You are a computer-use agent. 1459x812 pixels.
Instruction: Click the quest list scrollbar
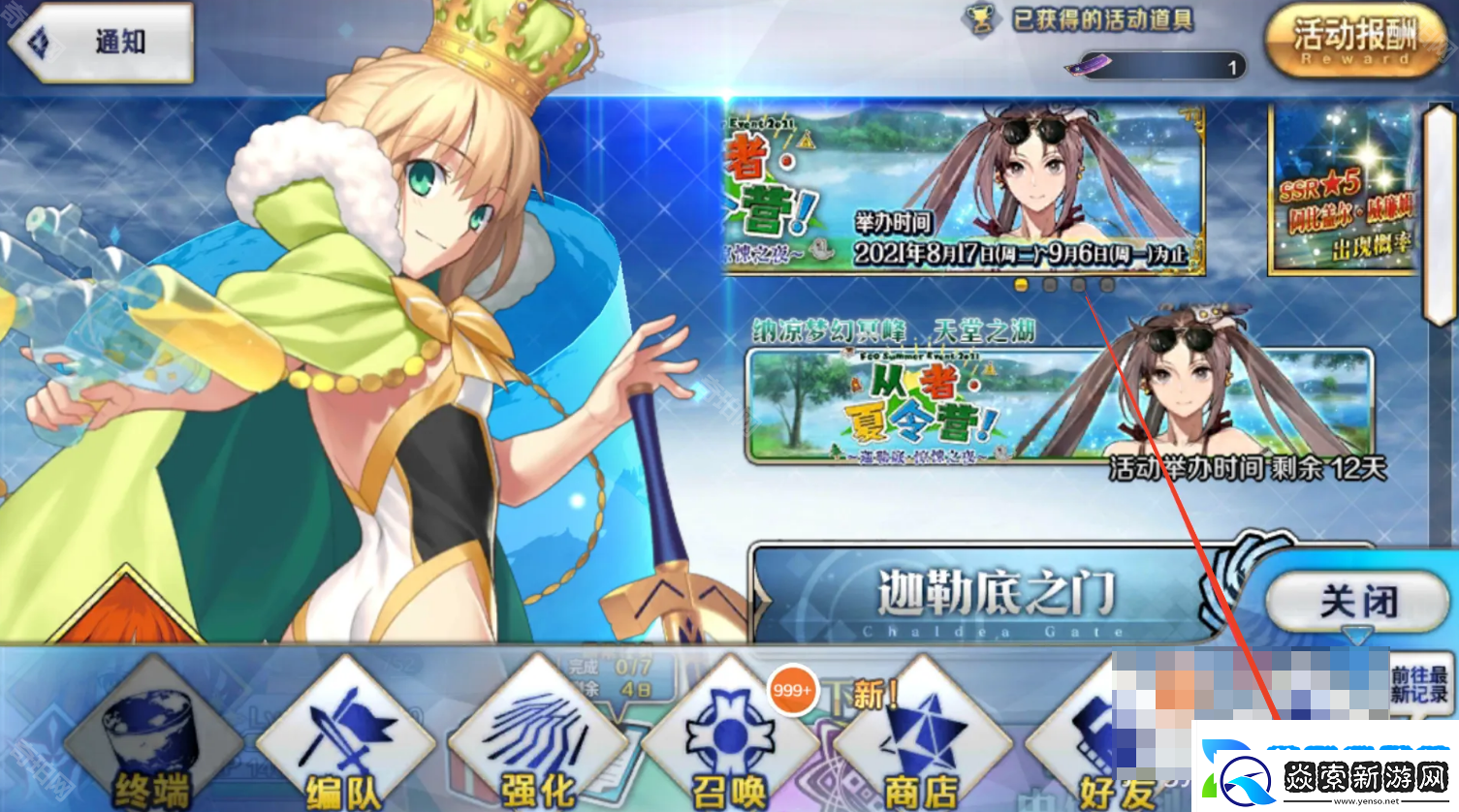point(1439,213)
